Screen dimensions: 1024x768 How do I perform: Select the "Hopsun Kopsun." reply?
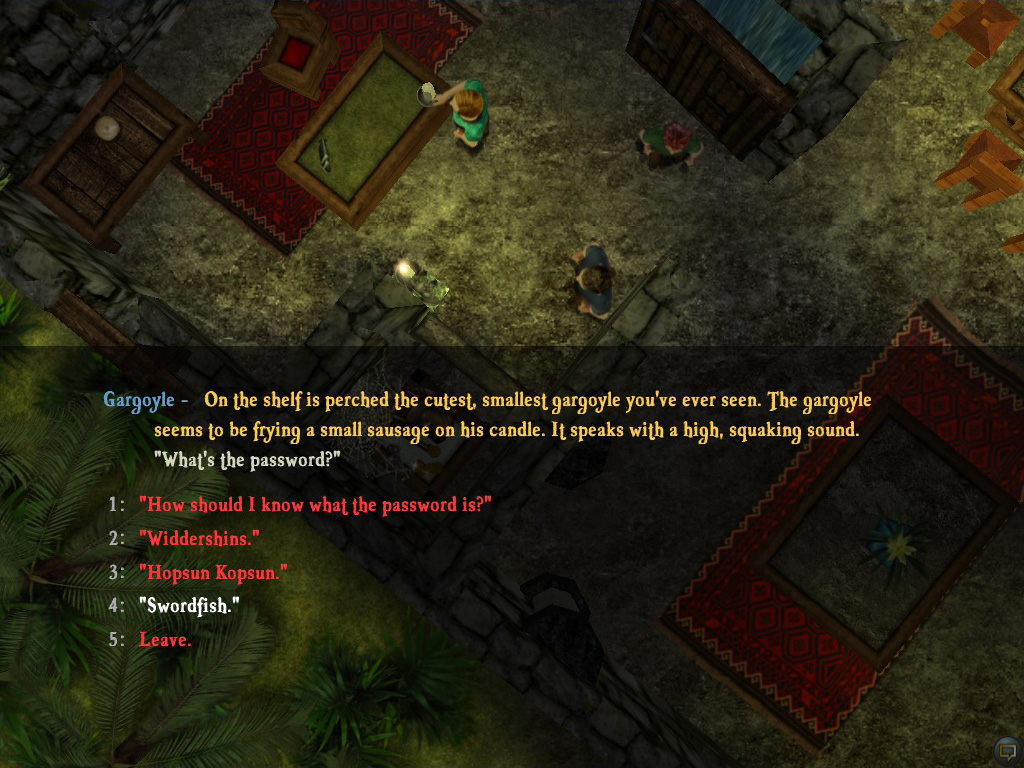coord(213,573)
